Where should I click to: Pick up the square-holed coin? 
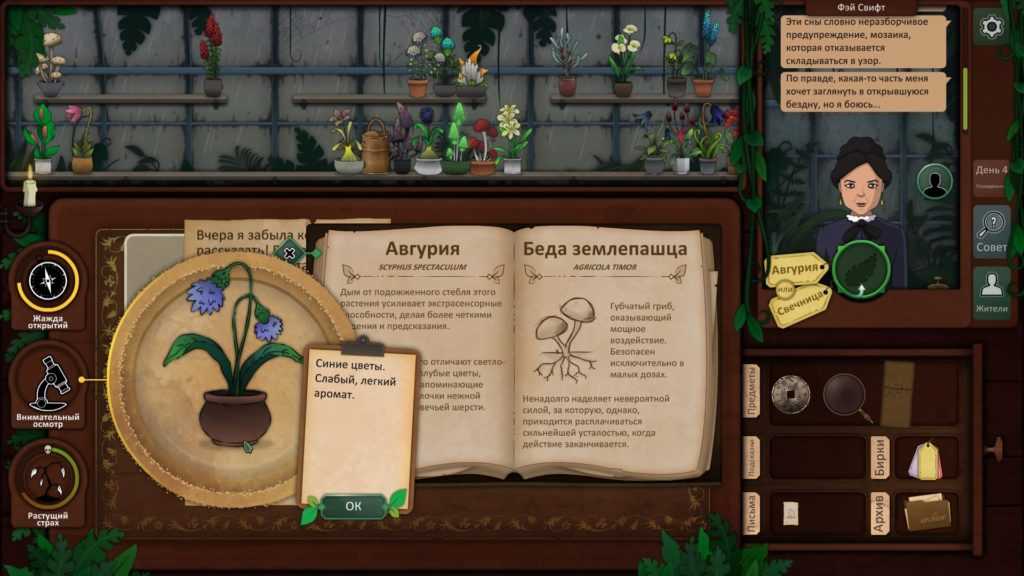click(x=789, y=393)
